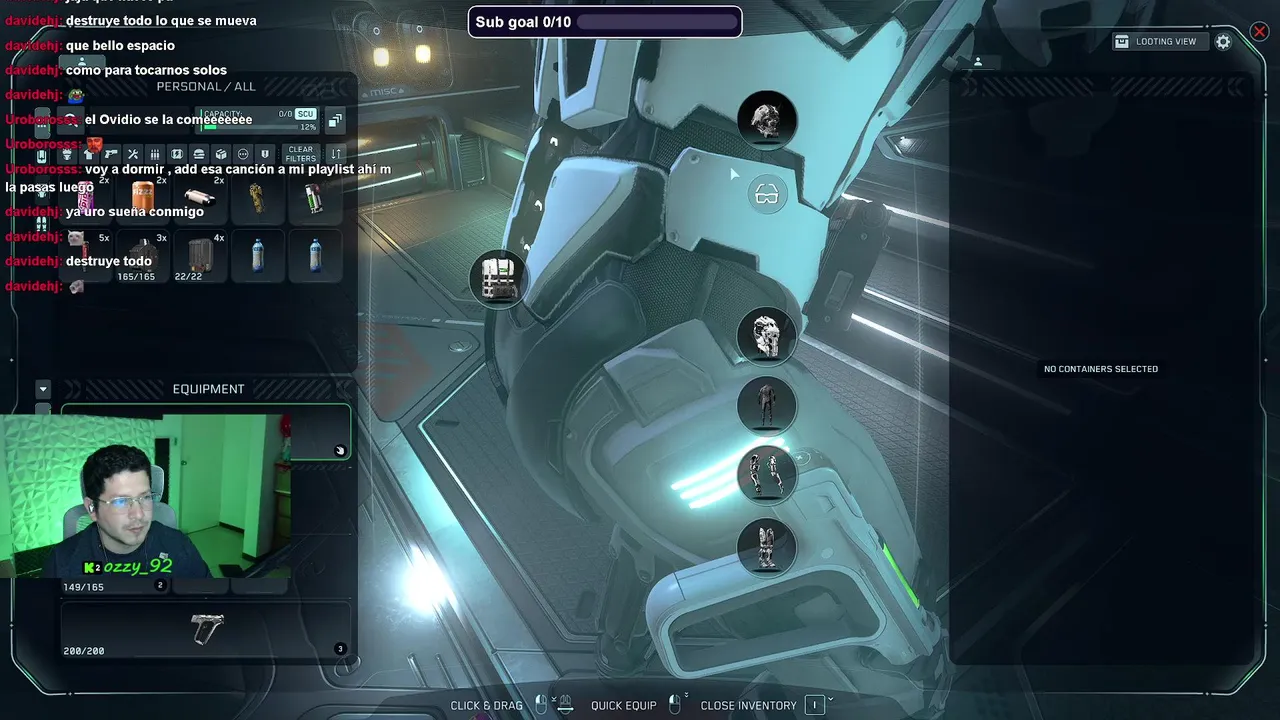Toggle the SCU capacity unit button
The height and width of the screenshot is (720, 1280).
305,114
